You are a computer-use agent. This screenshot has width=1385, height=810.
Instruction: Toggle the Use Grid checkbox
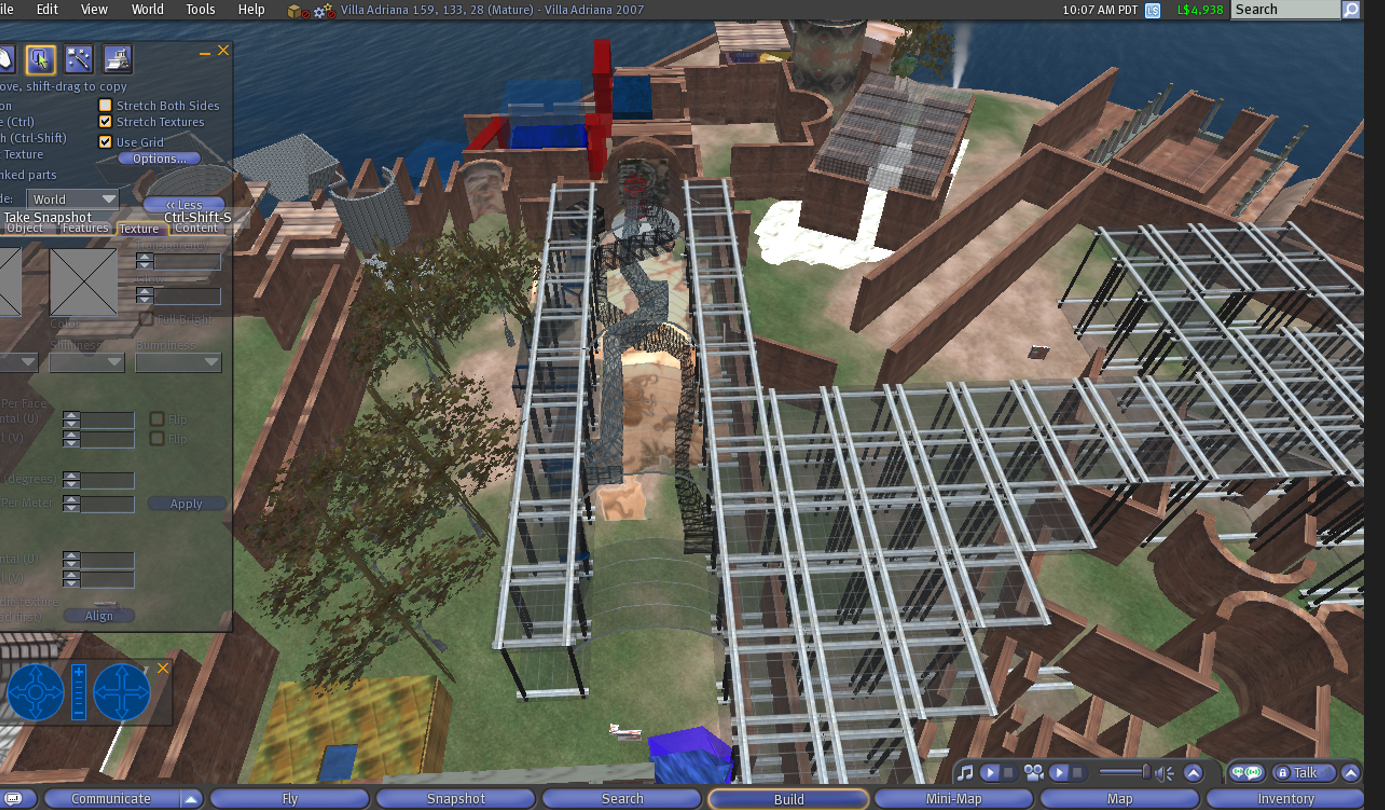[x=105, y=142]
